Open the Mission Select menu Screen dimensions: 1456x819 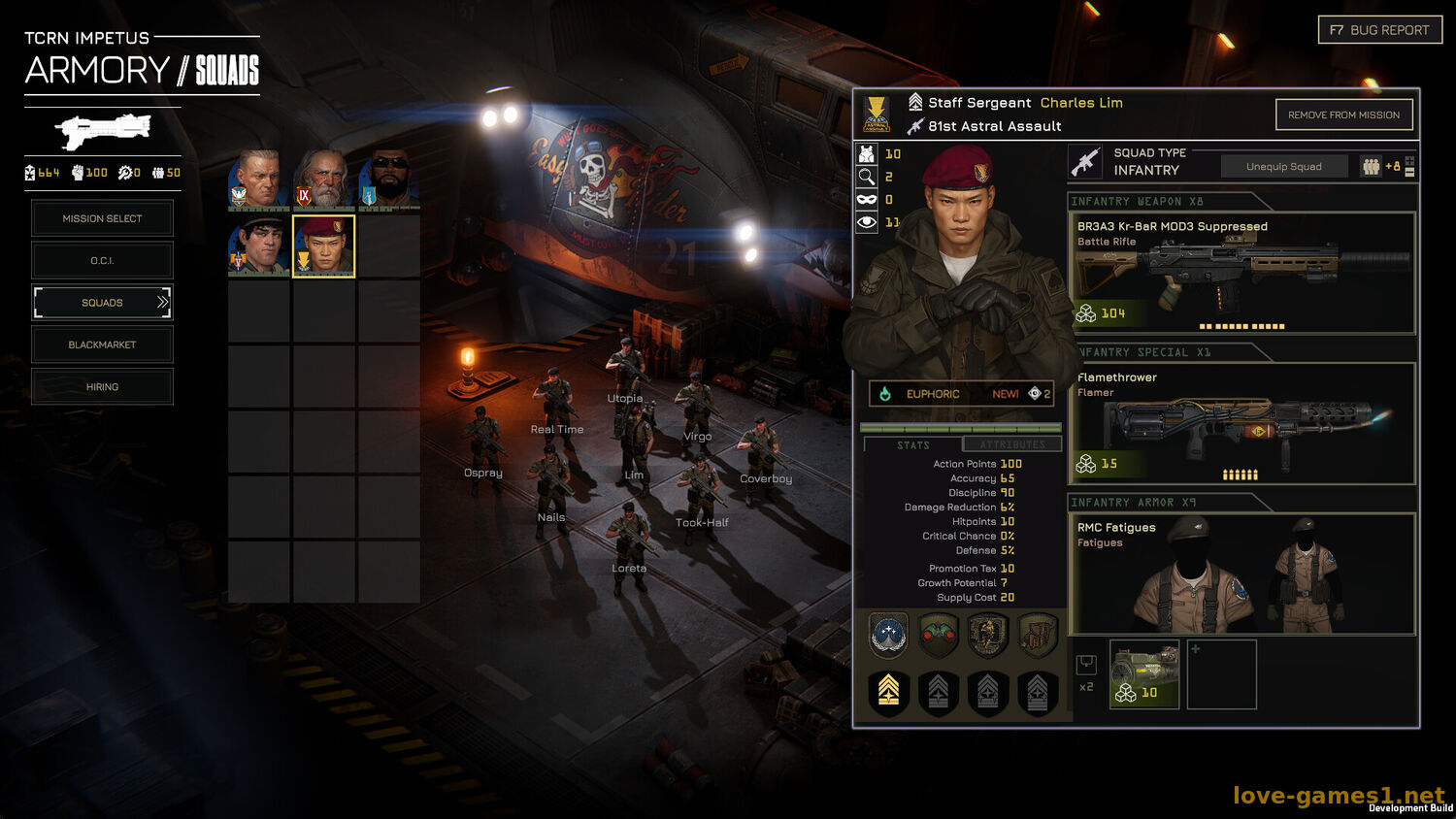102,218
